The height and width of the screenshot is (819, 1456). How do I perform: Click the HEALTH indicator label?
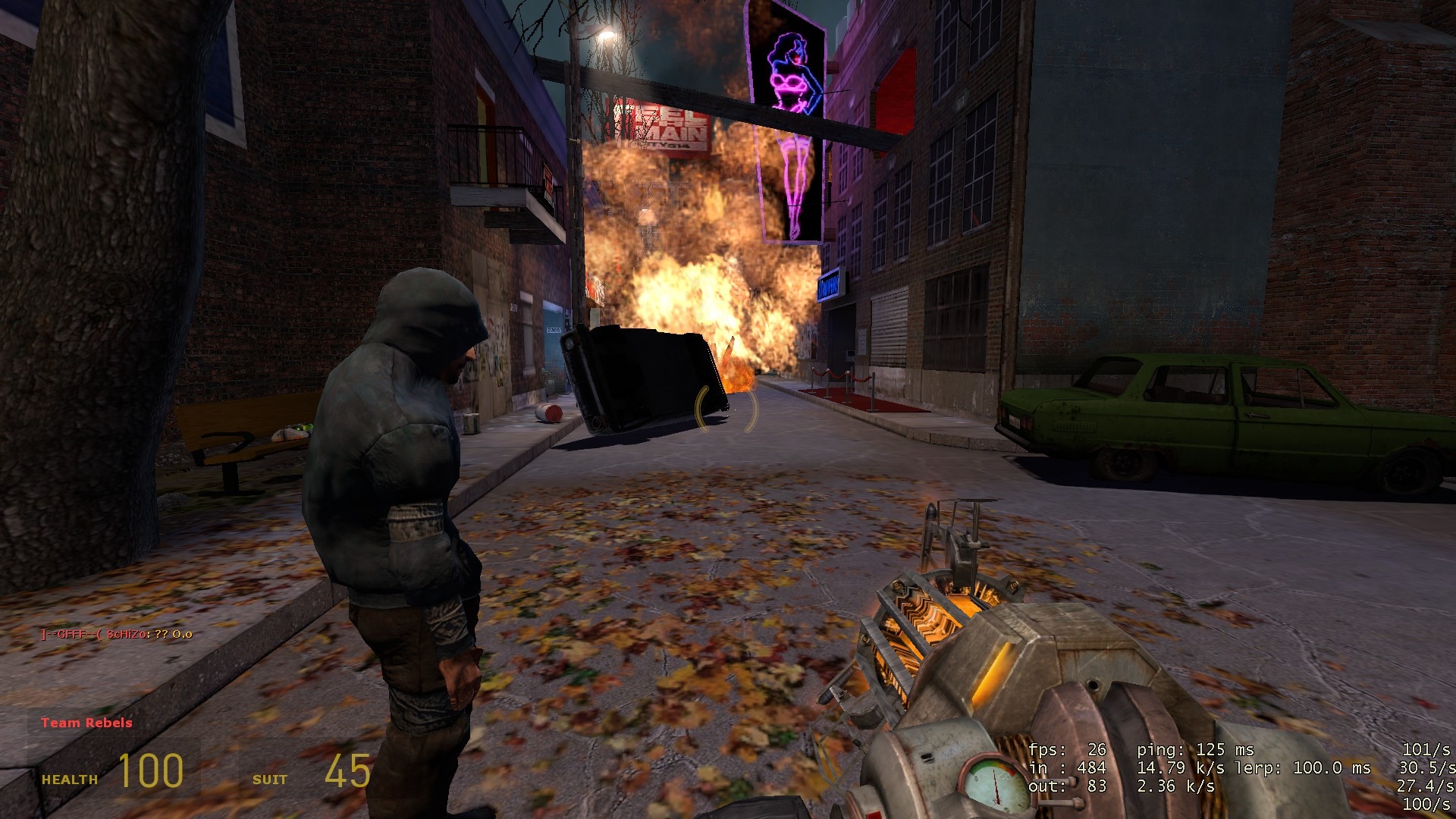[x=68, y=778]
